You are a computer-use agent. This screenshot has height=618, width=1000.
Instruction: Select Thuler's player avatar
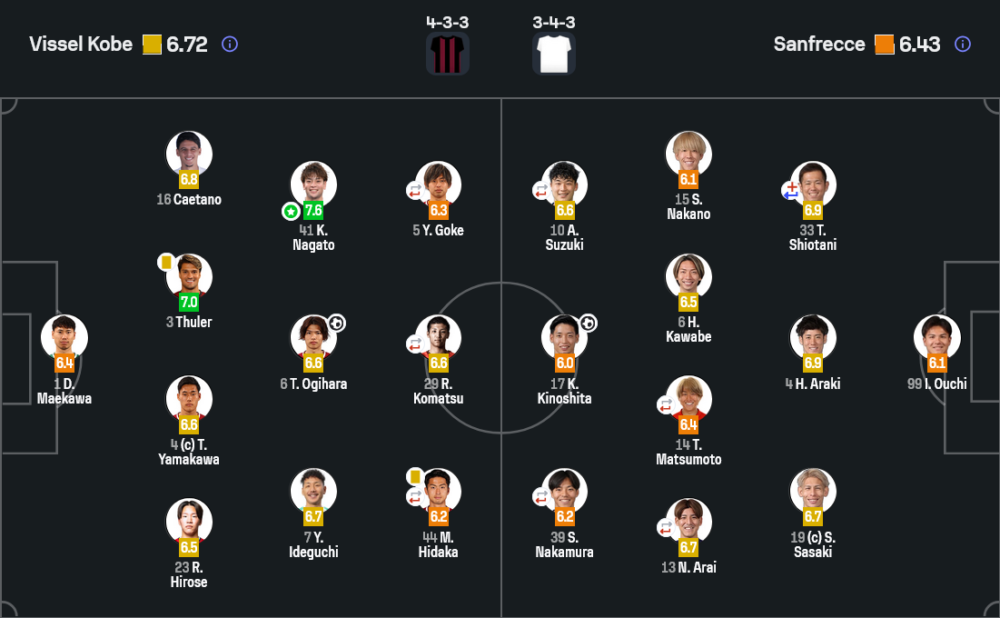(189, 277)
